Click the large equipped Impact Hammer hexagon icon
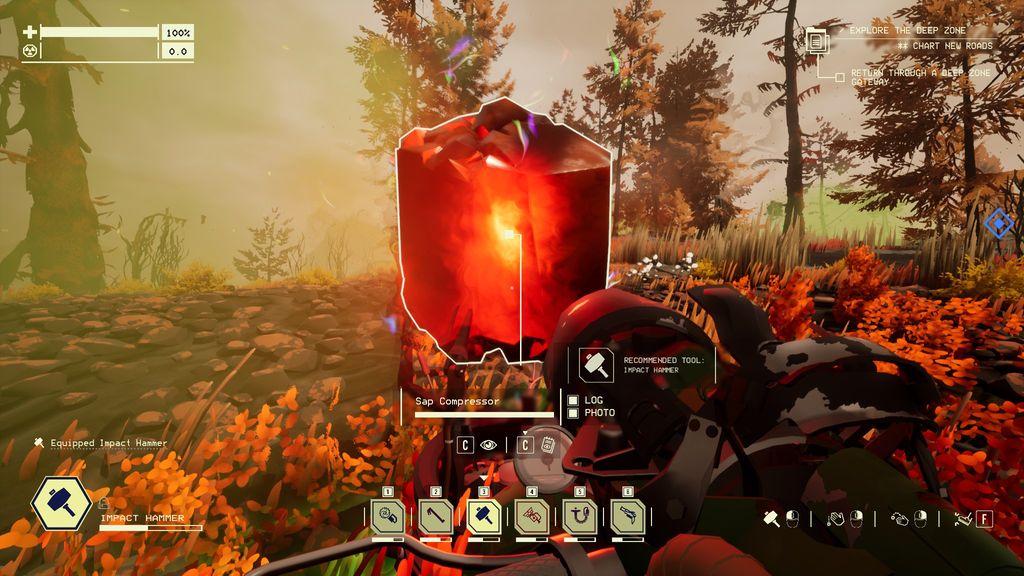The height and width of the screenshot is (576, 1024). click(62, 504)
